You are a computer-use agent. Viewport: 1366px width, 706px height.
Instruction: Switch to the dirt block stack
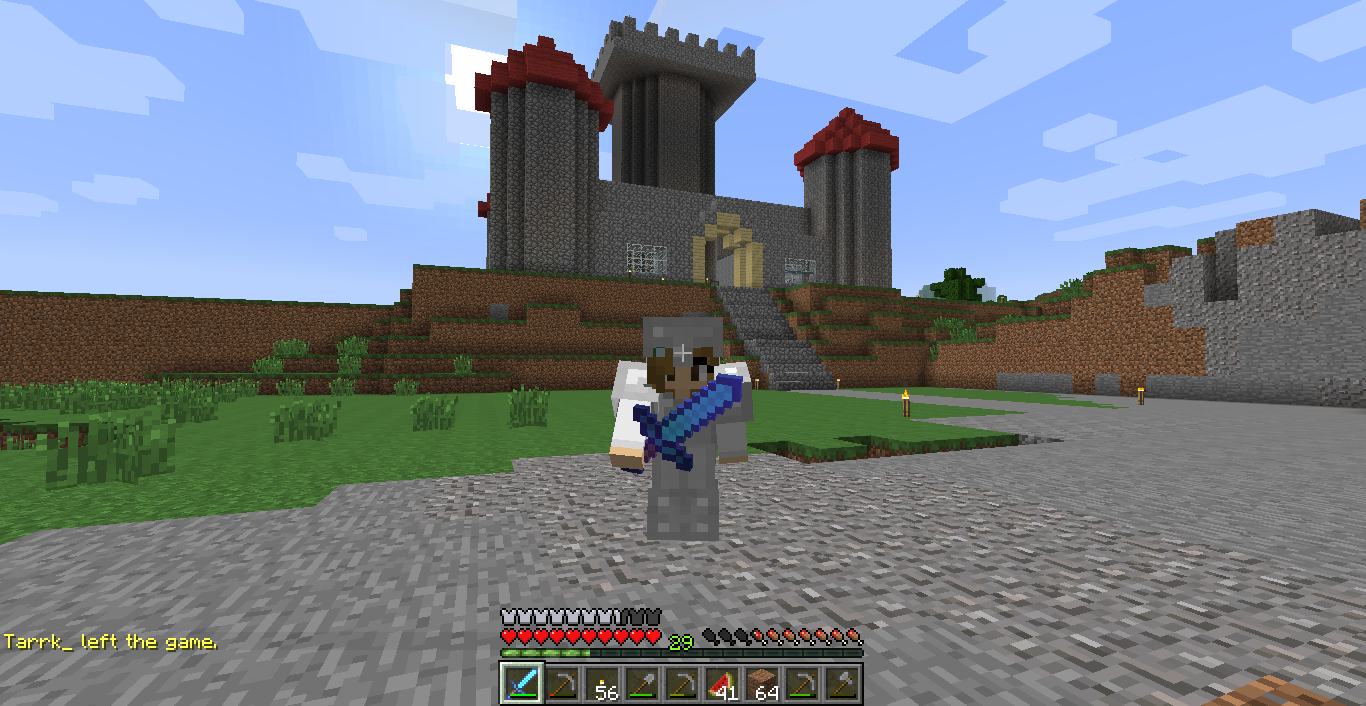coord(762,682)
